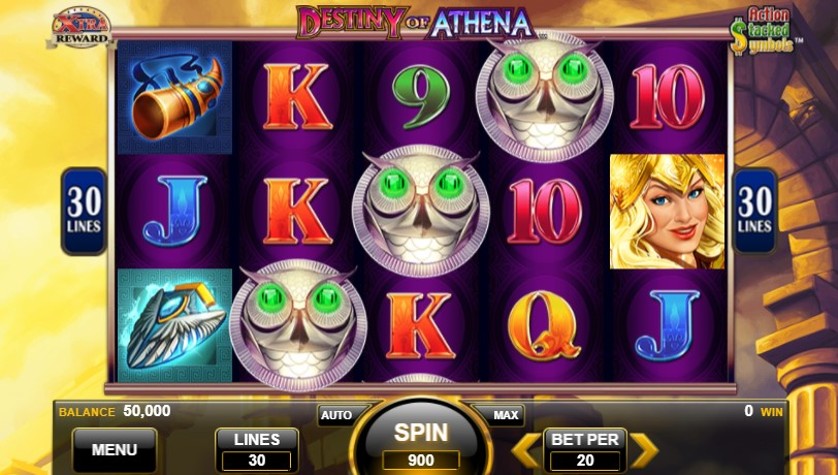Select the right 30 LINES indicator
The image size is (838, 475).
coord(756,211)
